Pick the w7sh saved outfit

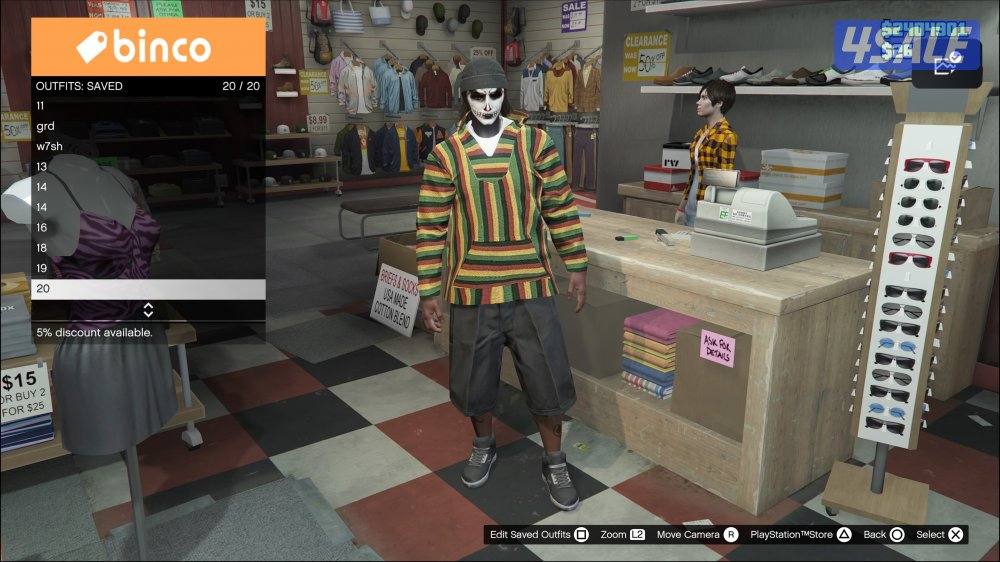click(148, 147)
